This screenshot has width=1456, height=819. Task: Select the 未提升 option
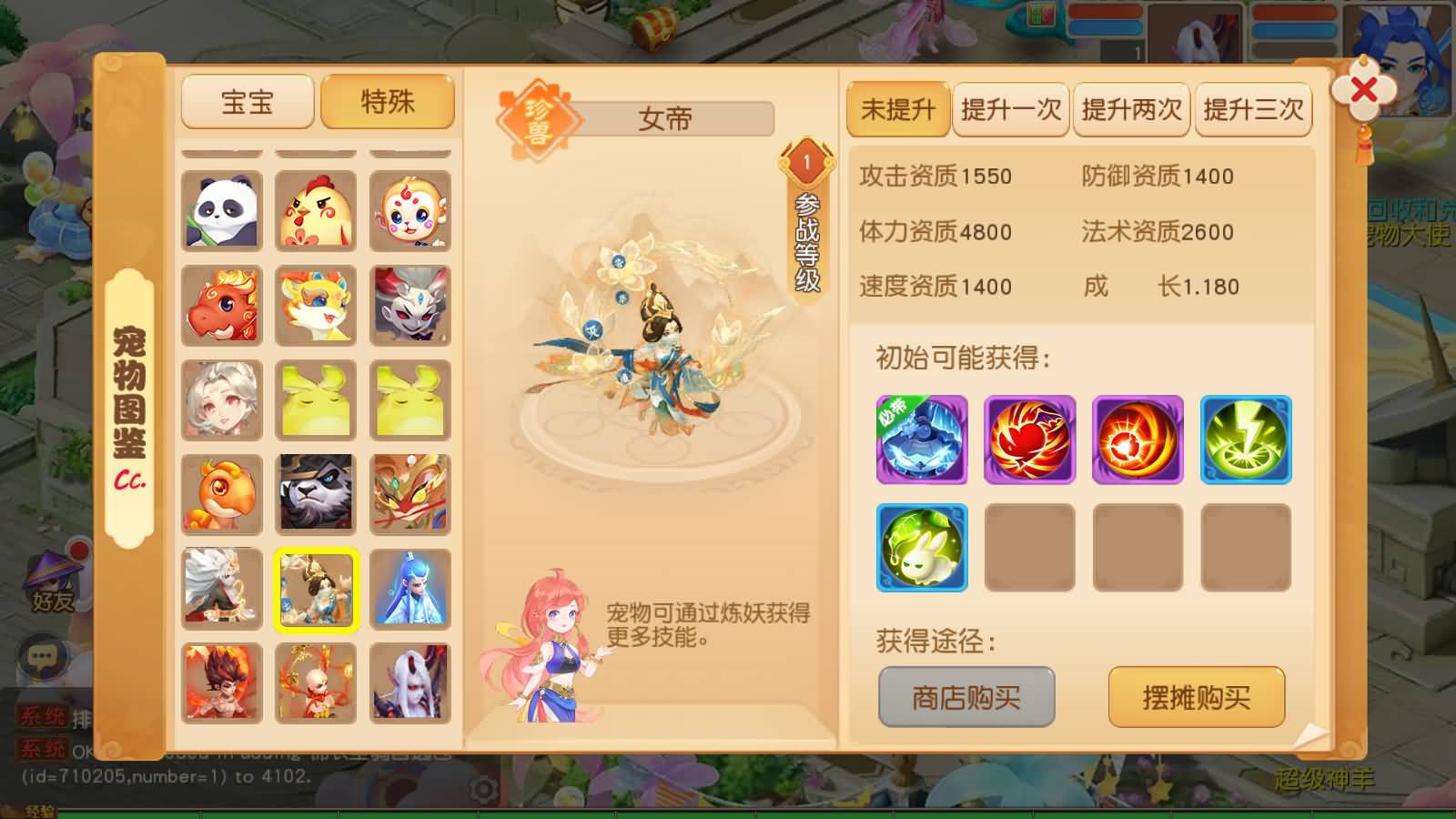(x=897, y=110)
